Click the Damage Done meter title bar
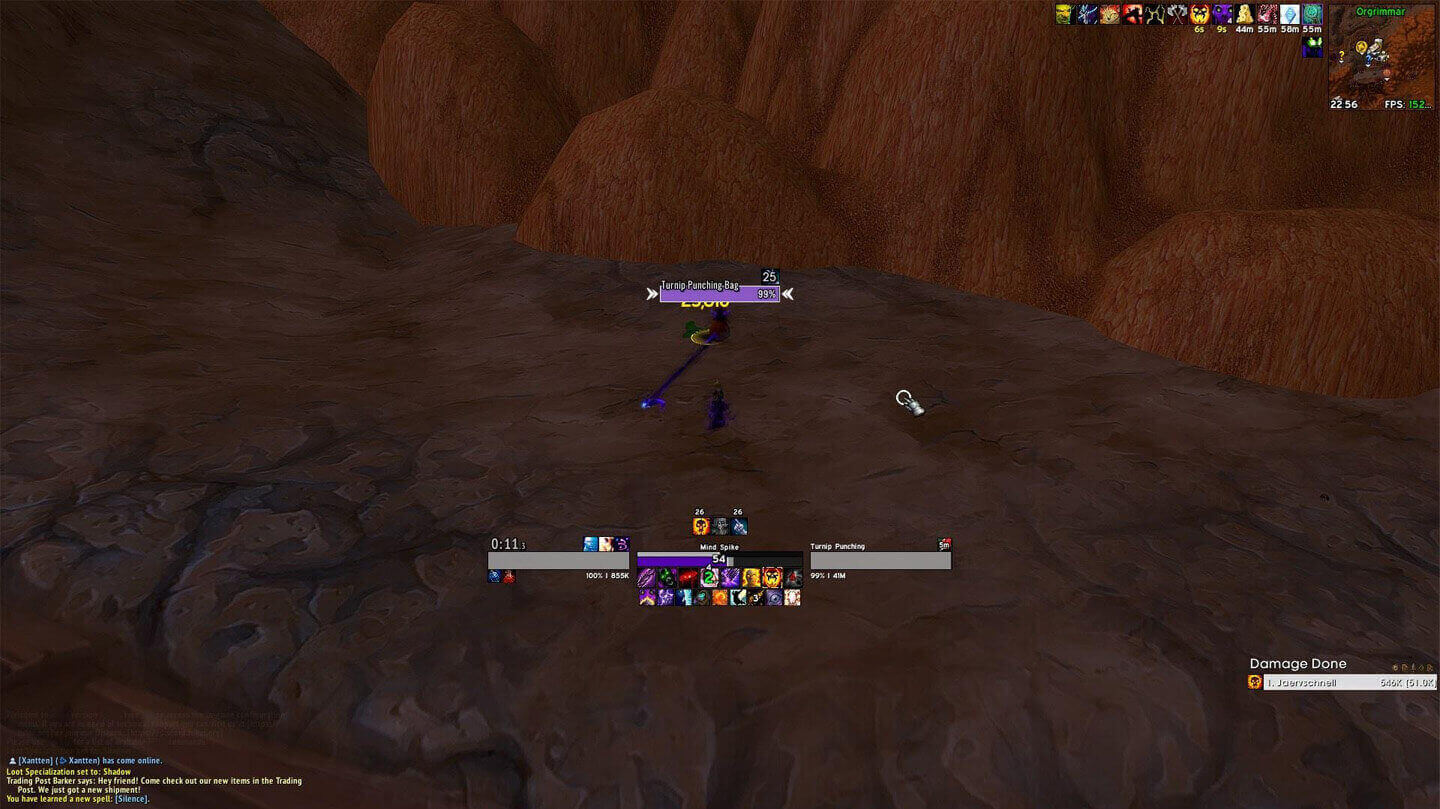The width and height of the screenshot is (1440, 809). [x=1297, y=663]
